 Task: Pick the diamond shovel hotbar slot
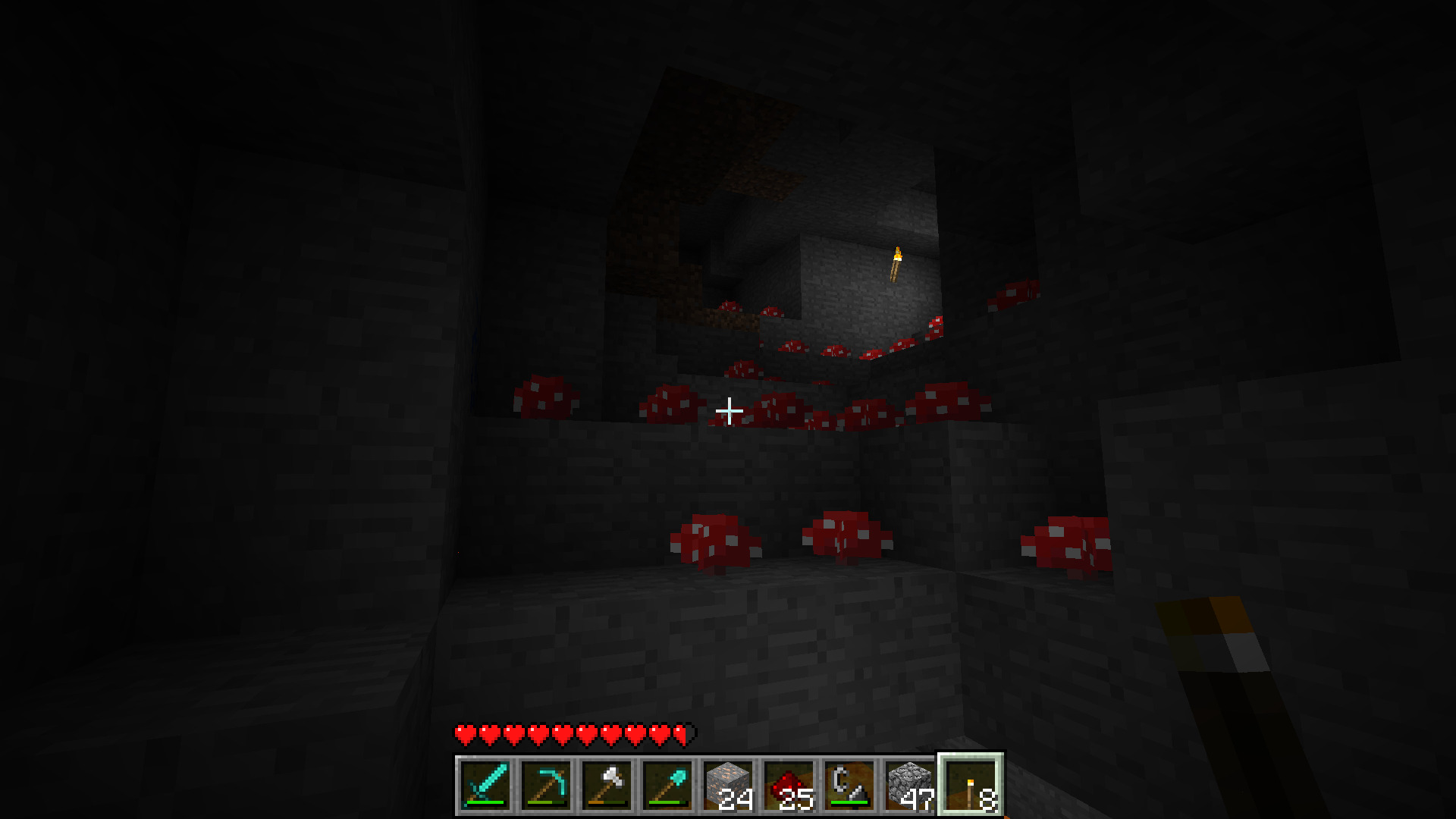click(667, 785)
